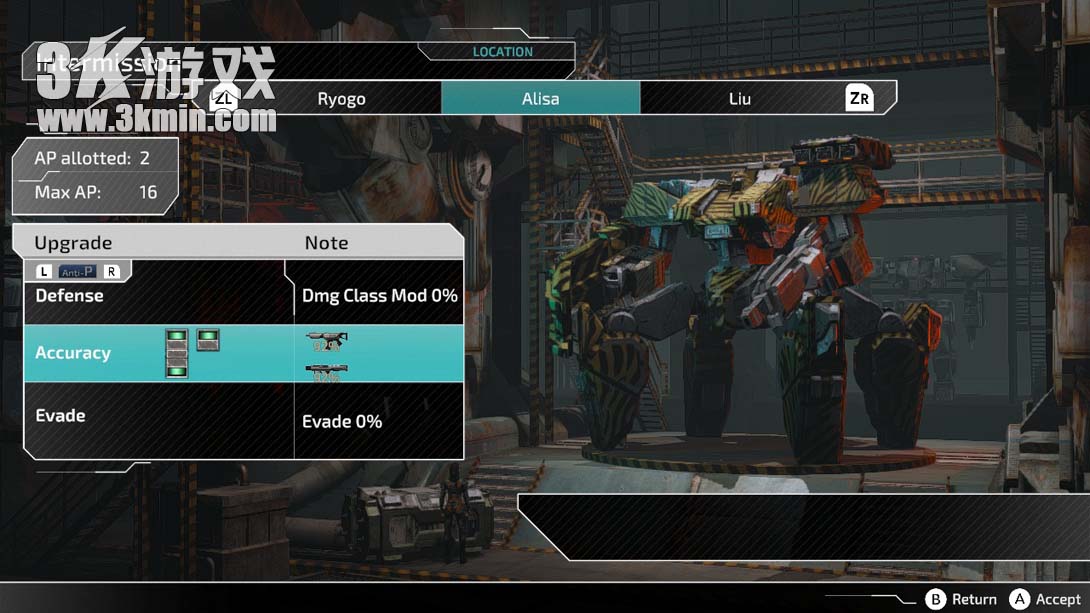Screen dimensions: 1090x613
Task: Click the Anti-P damage class selector
Action: (x=78, y=272)
